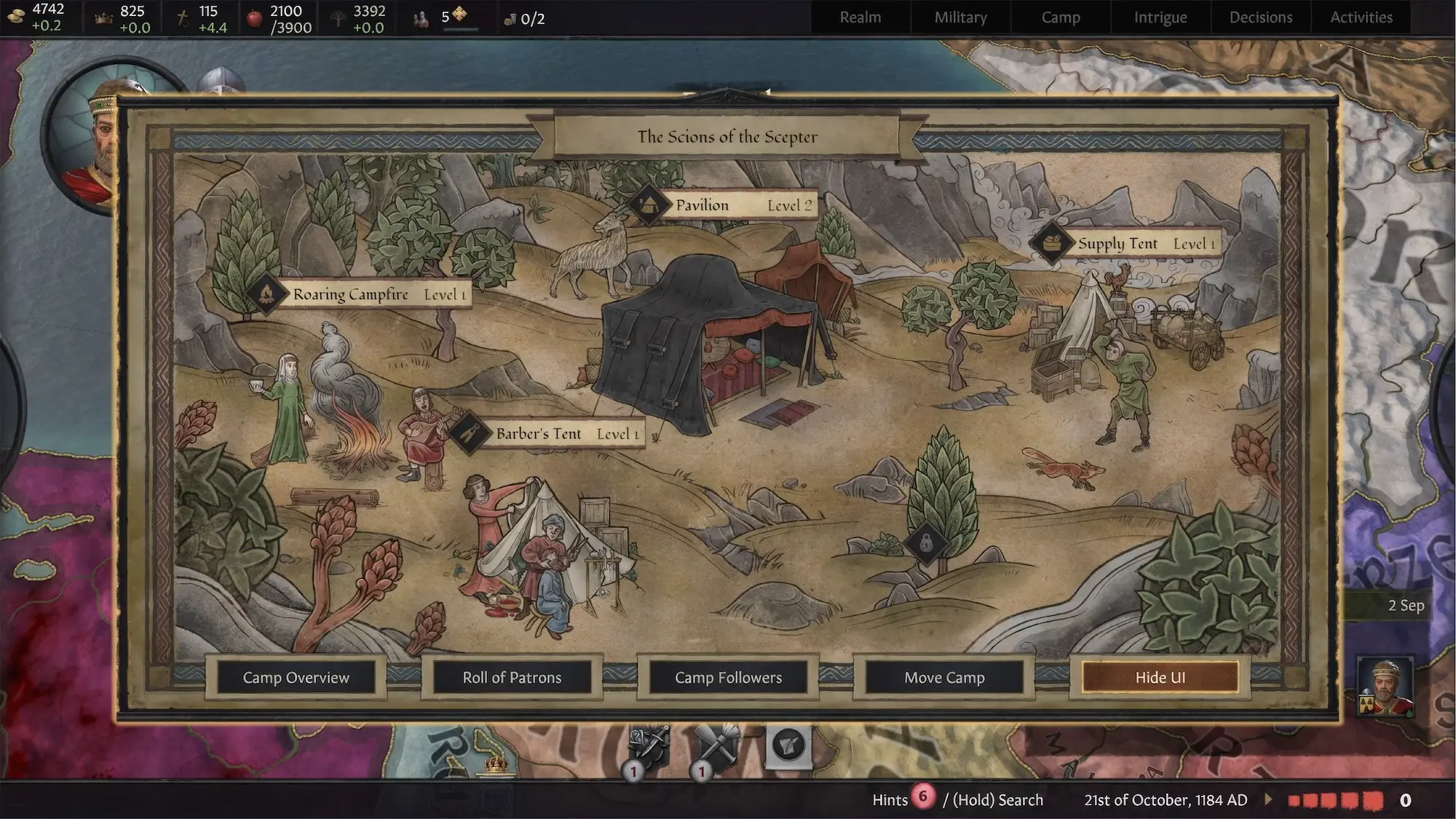Click the game speed play arrow

(1269, 799)
